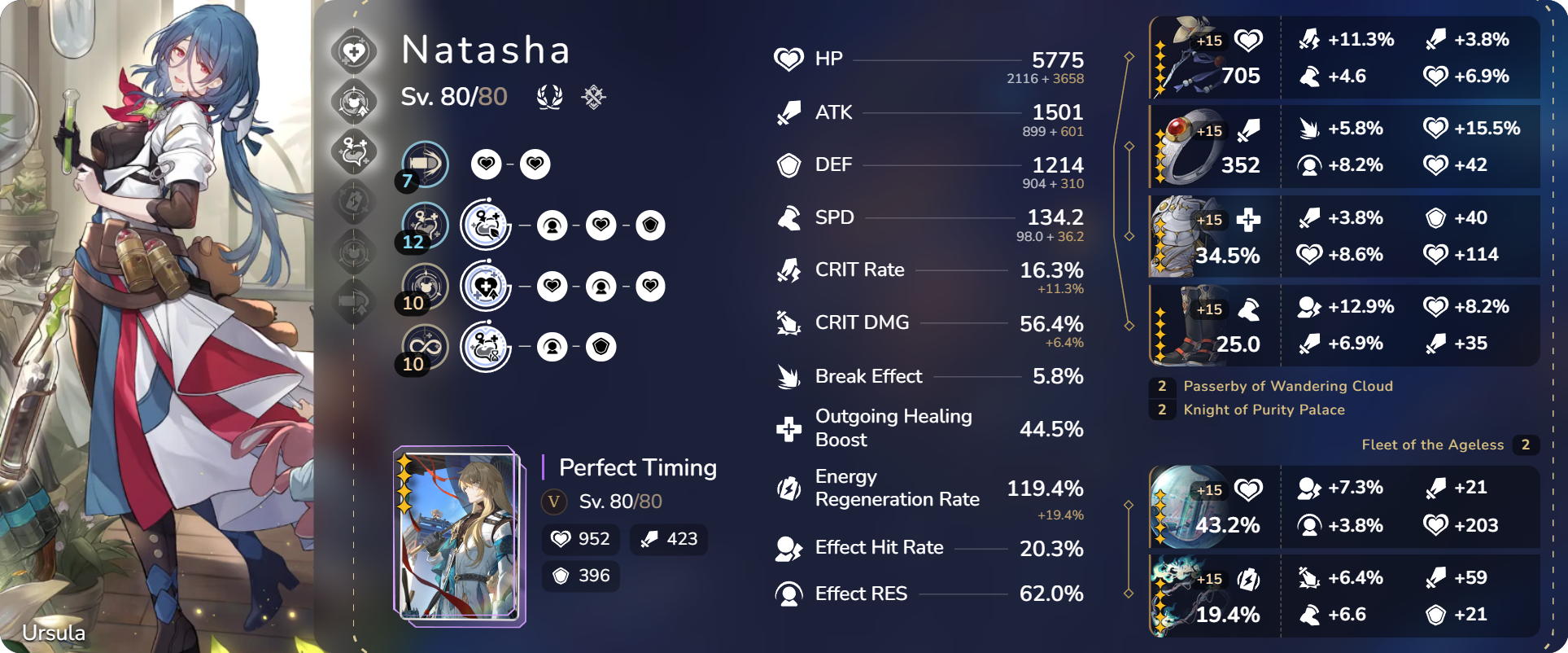The height and width of the screenshot is (653, 1568).
Task: Toggle the wreath emblem next to Sv. 80/80
Action: (x=551, y=97)
